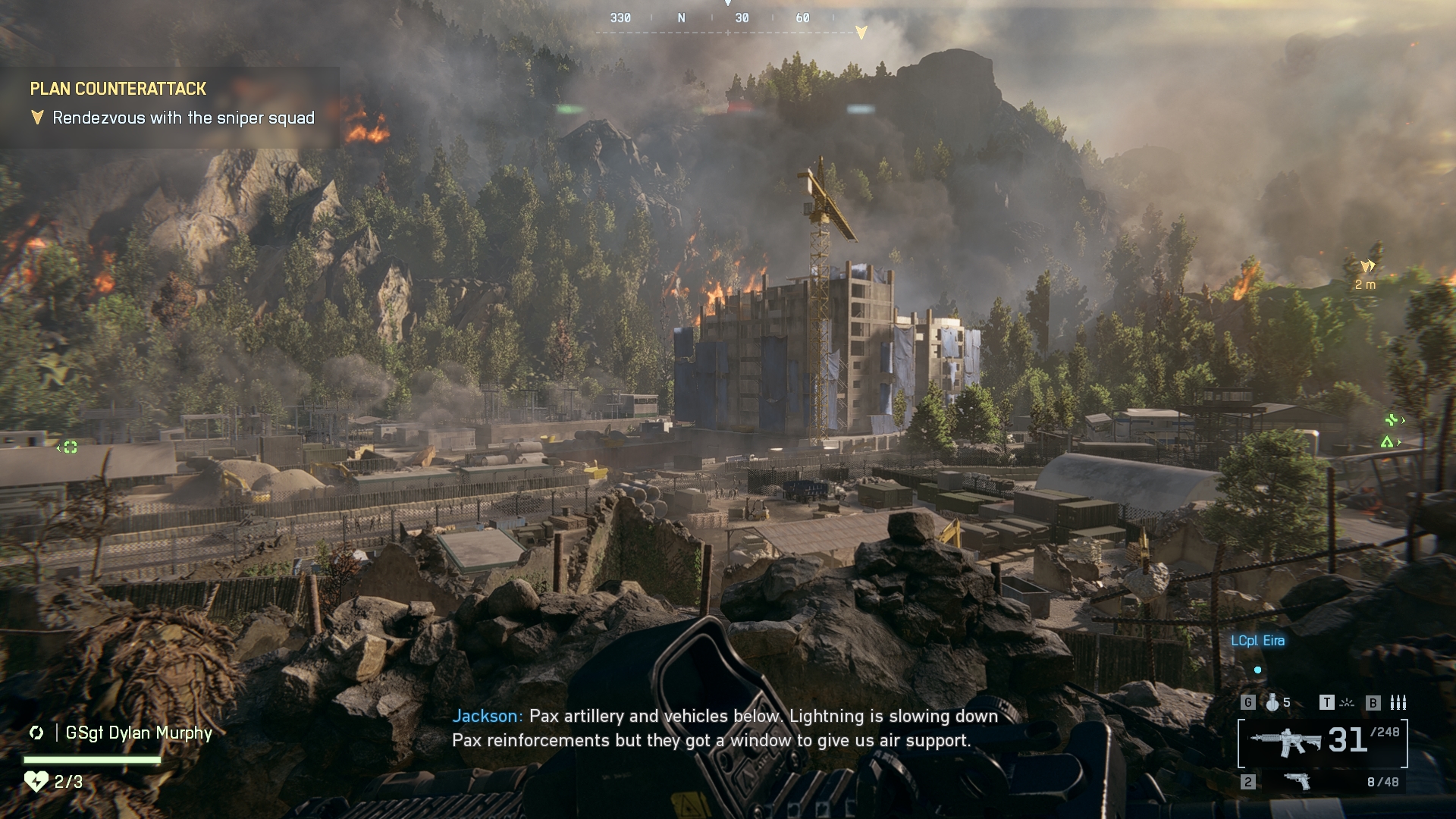Activate the flashing light gadget icon
Screen dimensions: 1456x819
click(x=1347, y=702)
